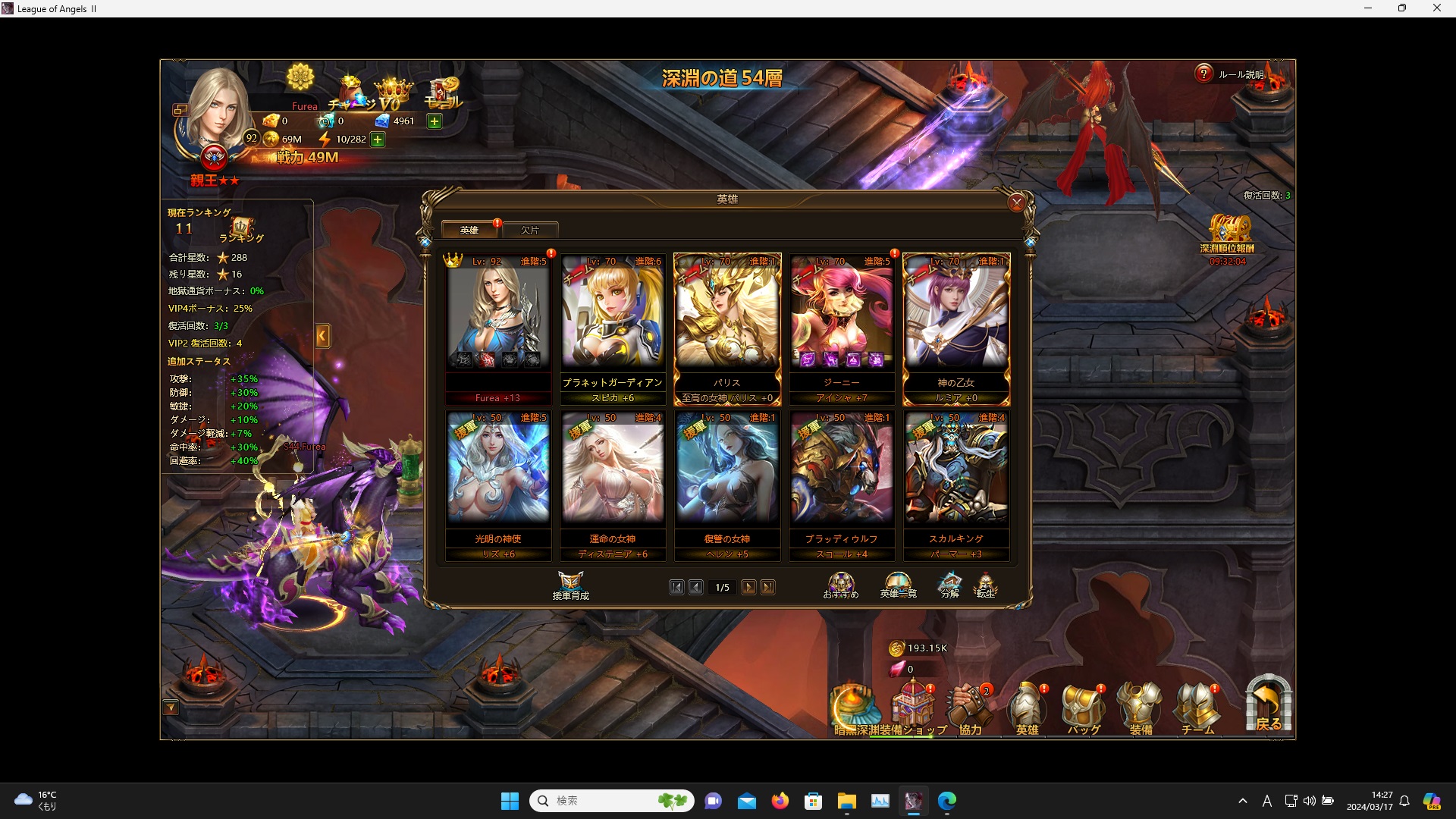Launch Firefox from the taskbar
1456x819 pixels.
click(x=780, y=801)
